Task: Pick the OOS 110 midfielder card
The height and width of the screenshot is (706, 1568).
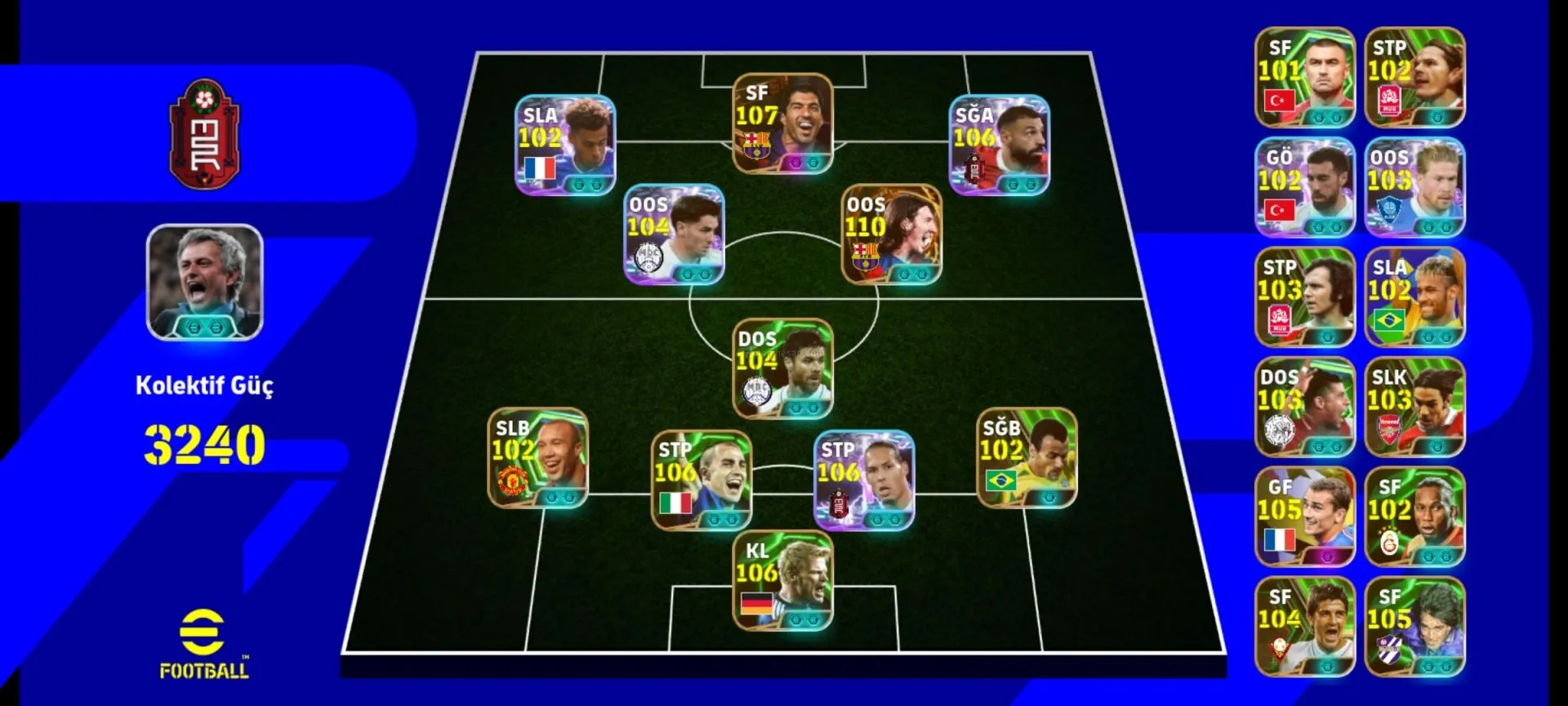Action: 891,235
